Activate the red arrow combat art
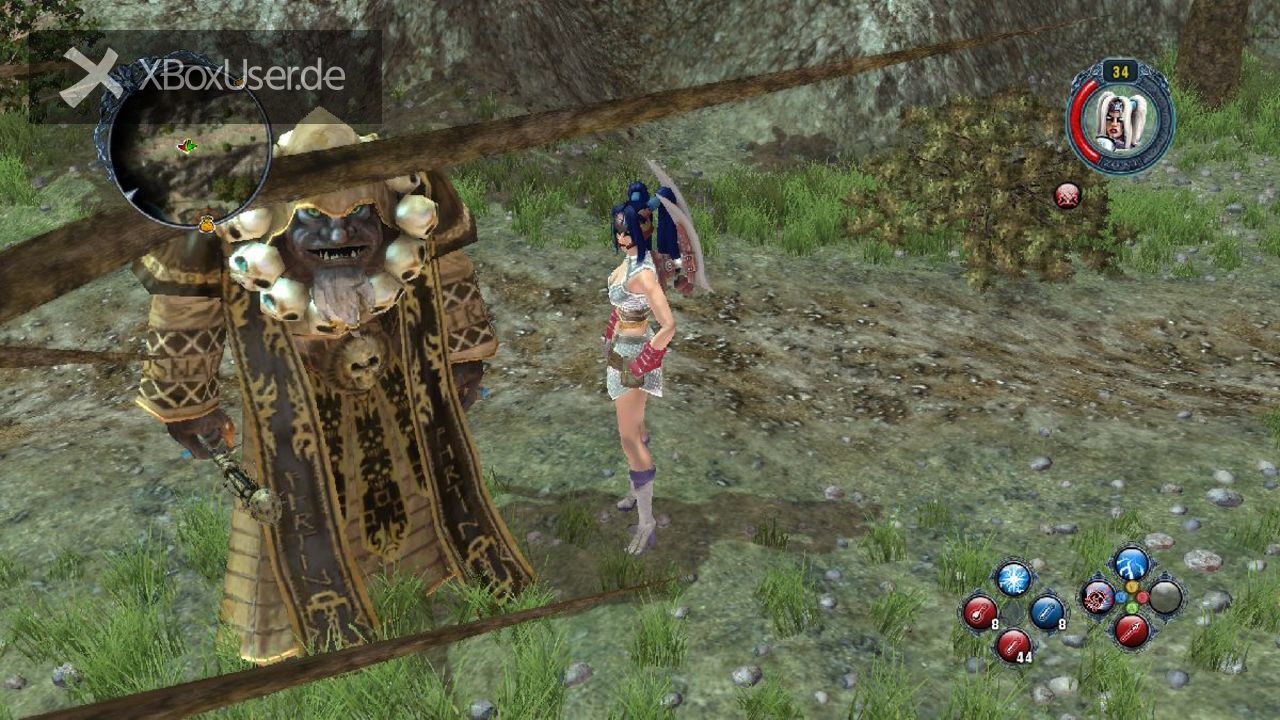This screenshot has width=1280, height=720. 1131,630
